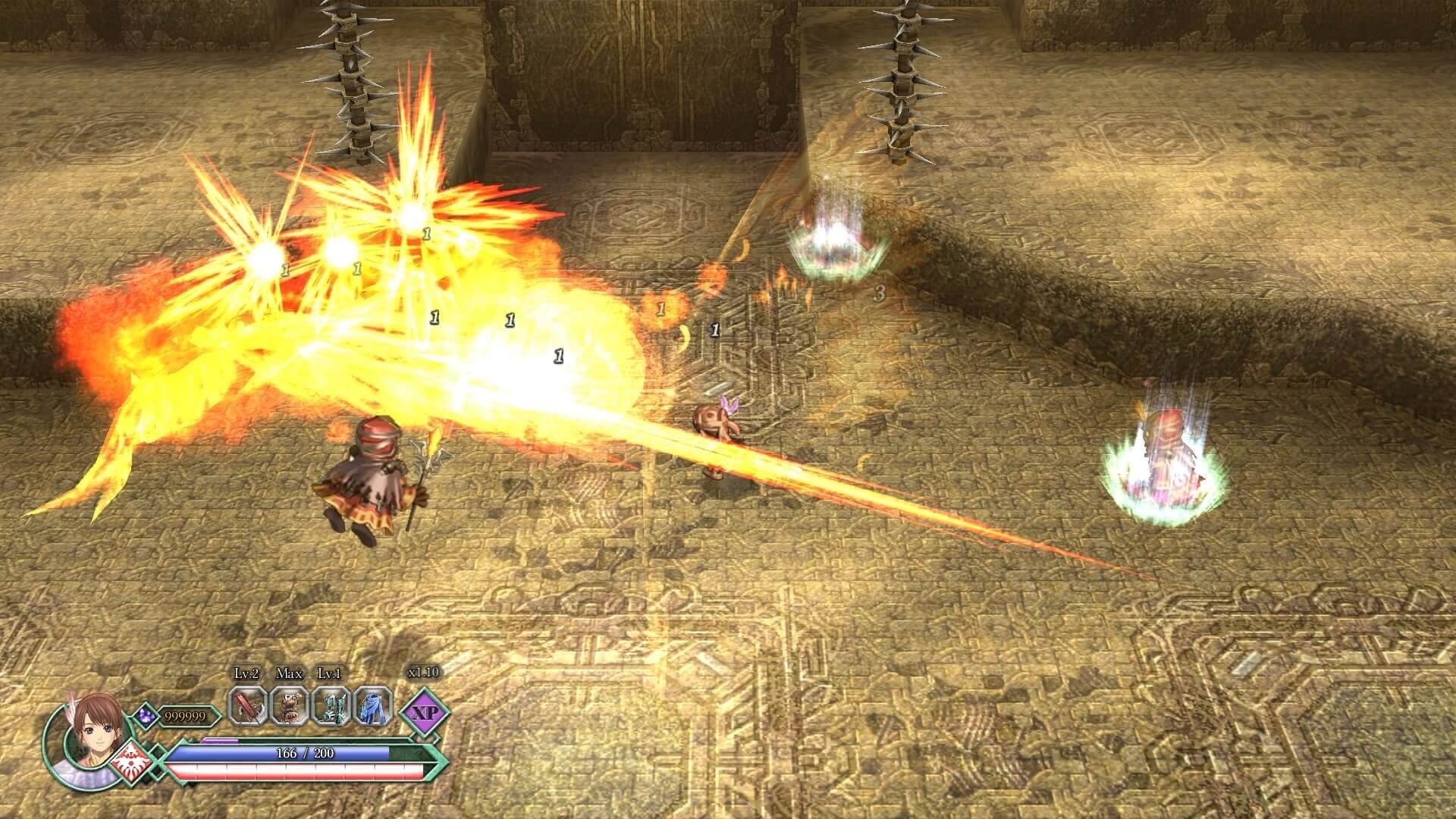Image resolution: width=1456 pixels, height=819 pixels.
Task: Expand the Max label above the armor slot
Action: coord(290,673)
